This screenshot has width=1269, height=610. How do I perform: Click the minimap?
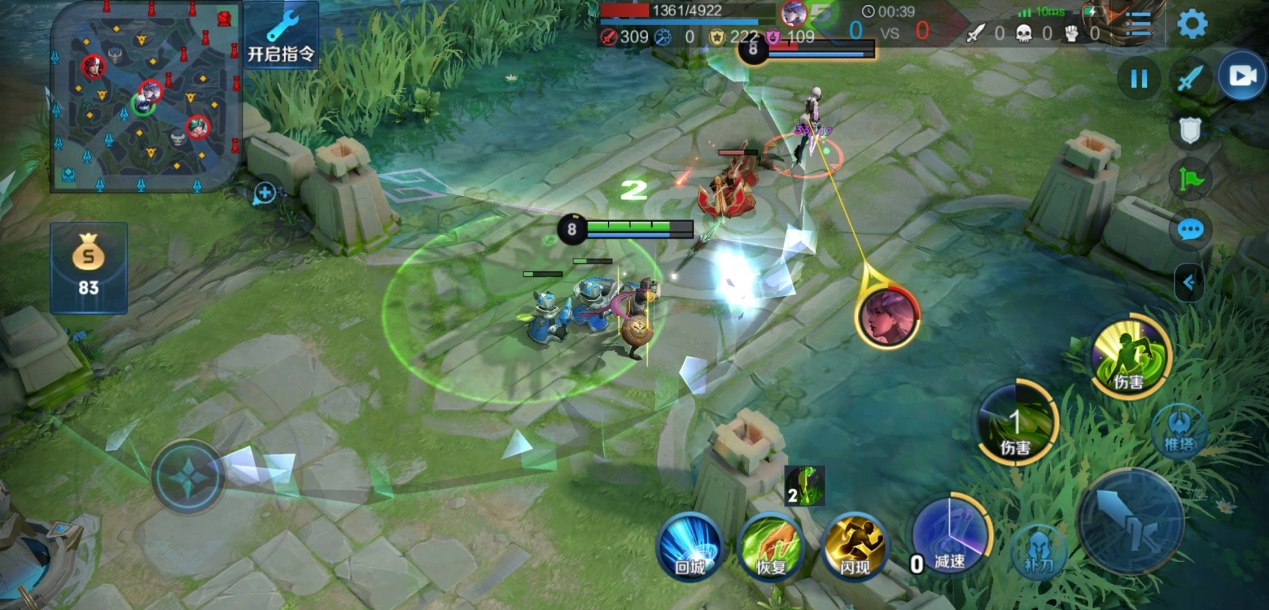(146, 96)
